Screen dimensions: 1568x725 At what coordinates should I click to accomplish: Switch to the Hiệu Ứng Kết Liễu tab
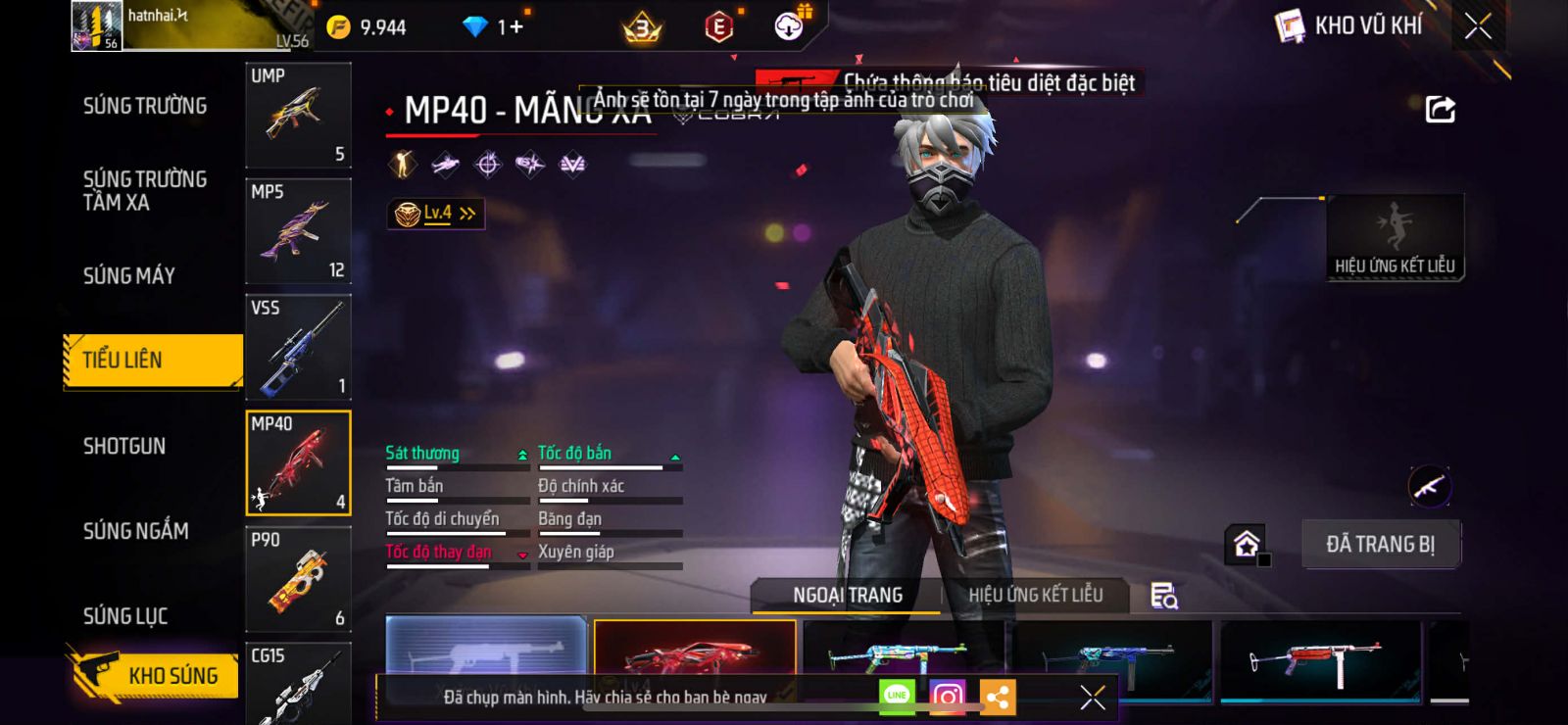pyautogui.click(x=1035, y=595)
